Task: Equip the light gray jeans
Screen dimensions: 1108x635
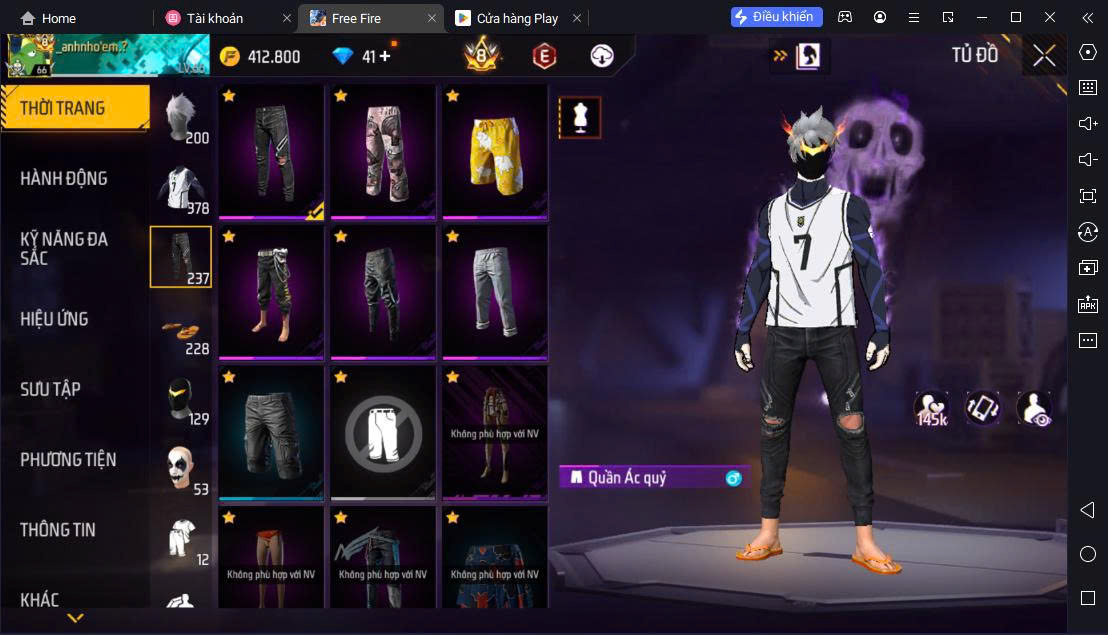Action: 494,292
